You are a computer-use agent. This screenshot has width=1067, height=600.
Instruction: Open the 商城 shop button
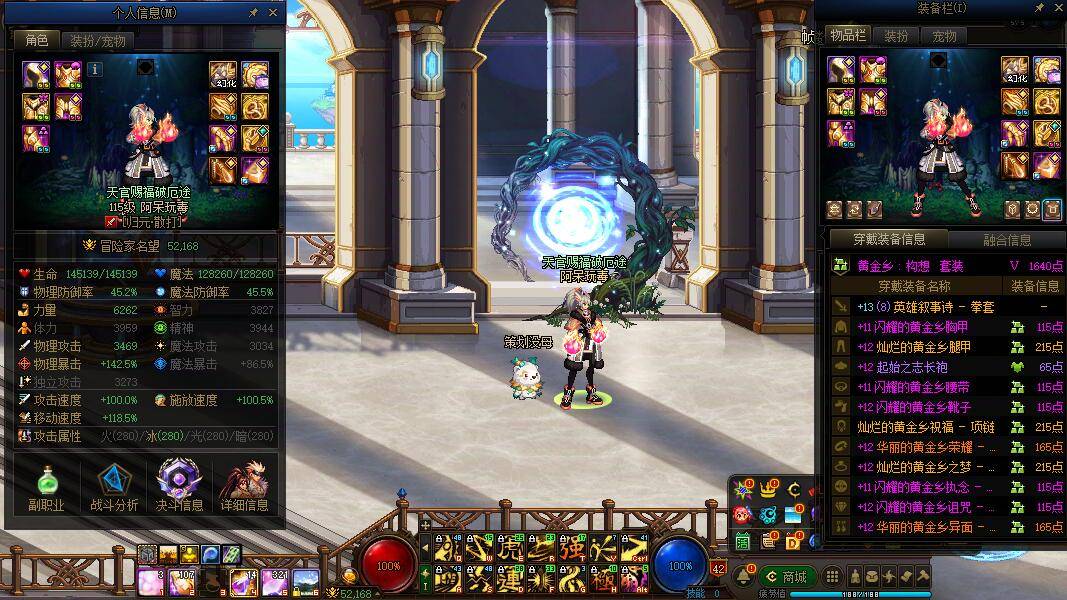click(x=785, y=577)
